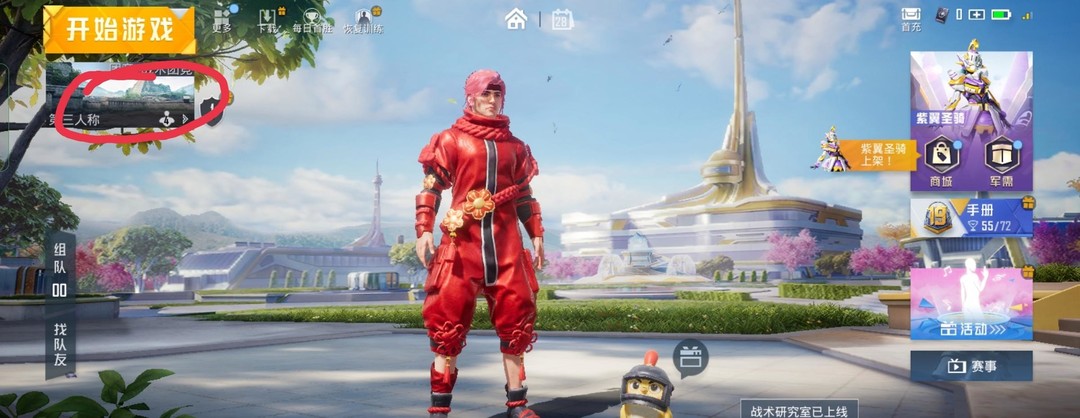Open the 首充 first recharge offer
Image resolution: width=1080 pixels, height=418 pixels.
pyautogui.click(x=910, y=18)
